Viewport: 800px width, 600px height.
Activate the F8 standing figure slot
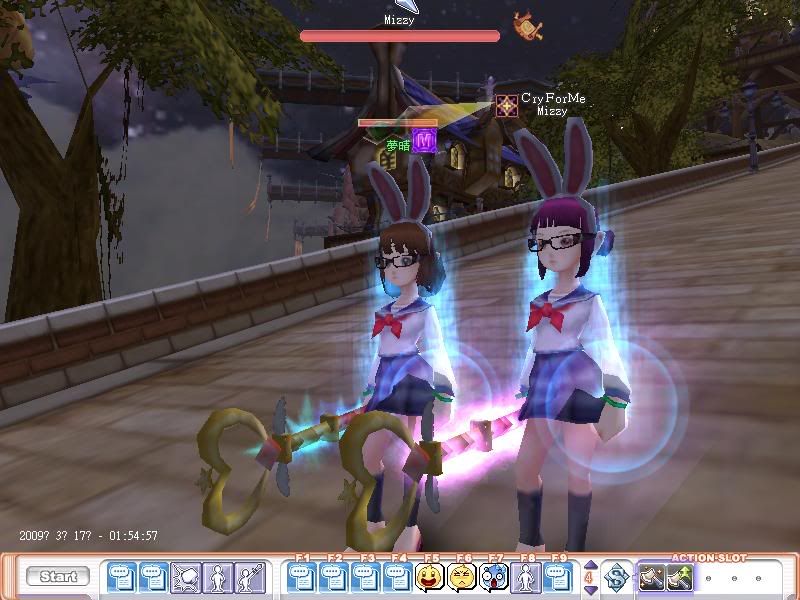pos(526,577)
